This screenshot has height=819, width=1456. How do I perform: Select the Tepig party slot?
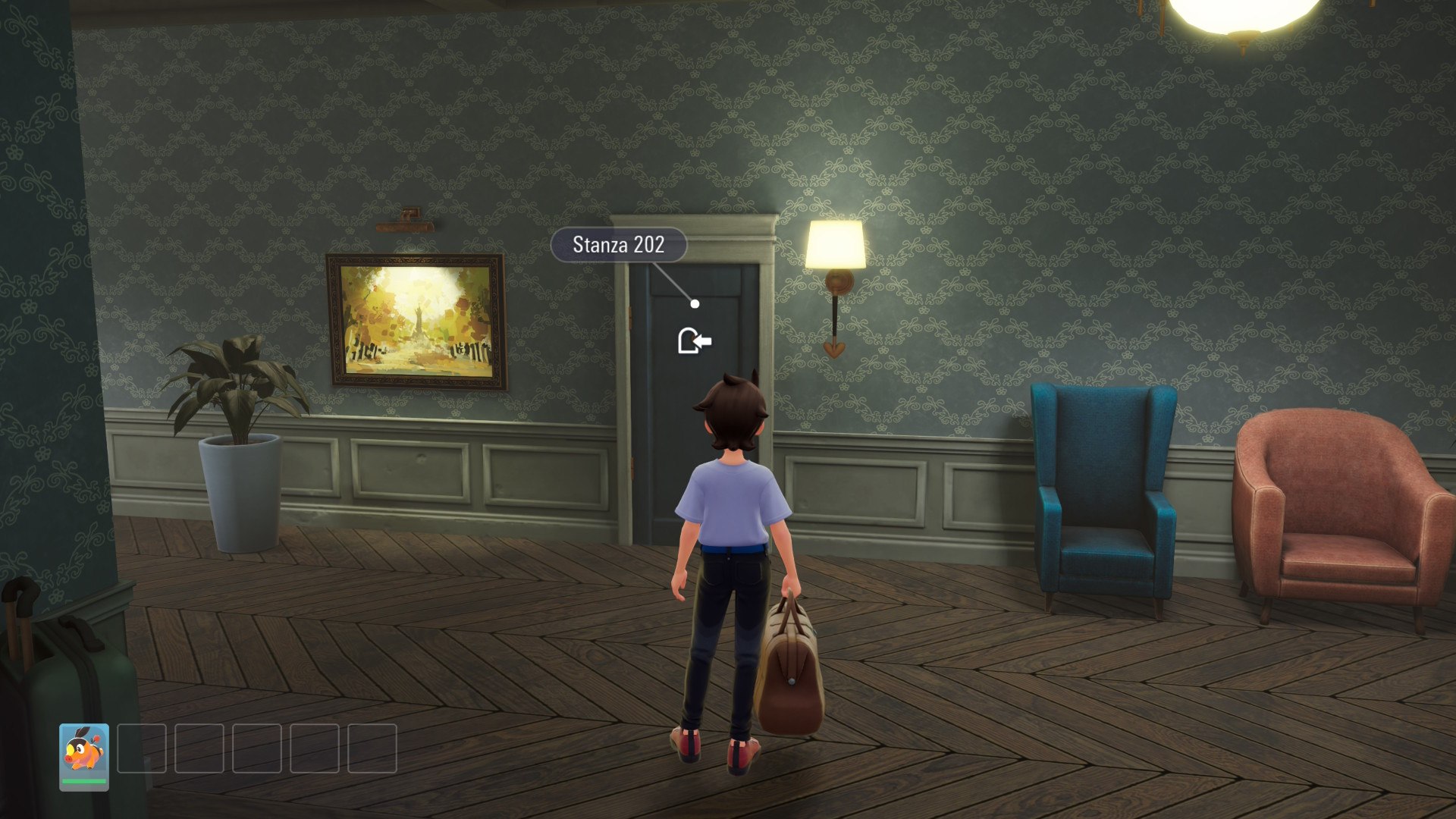coord(84,756)
